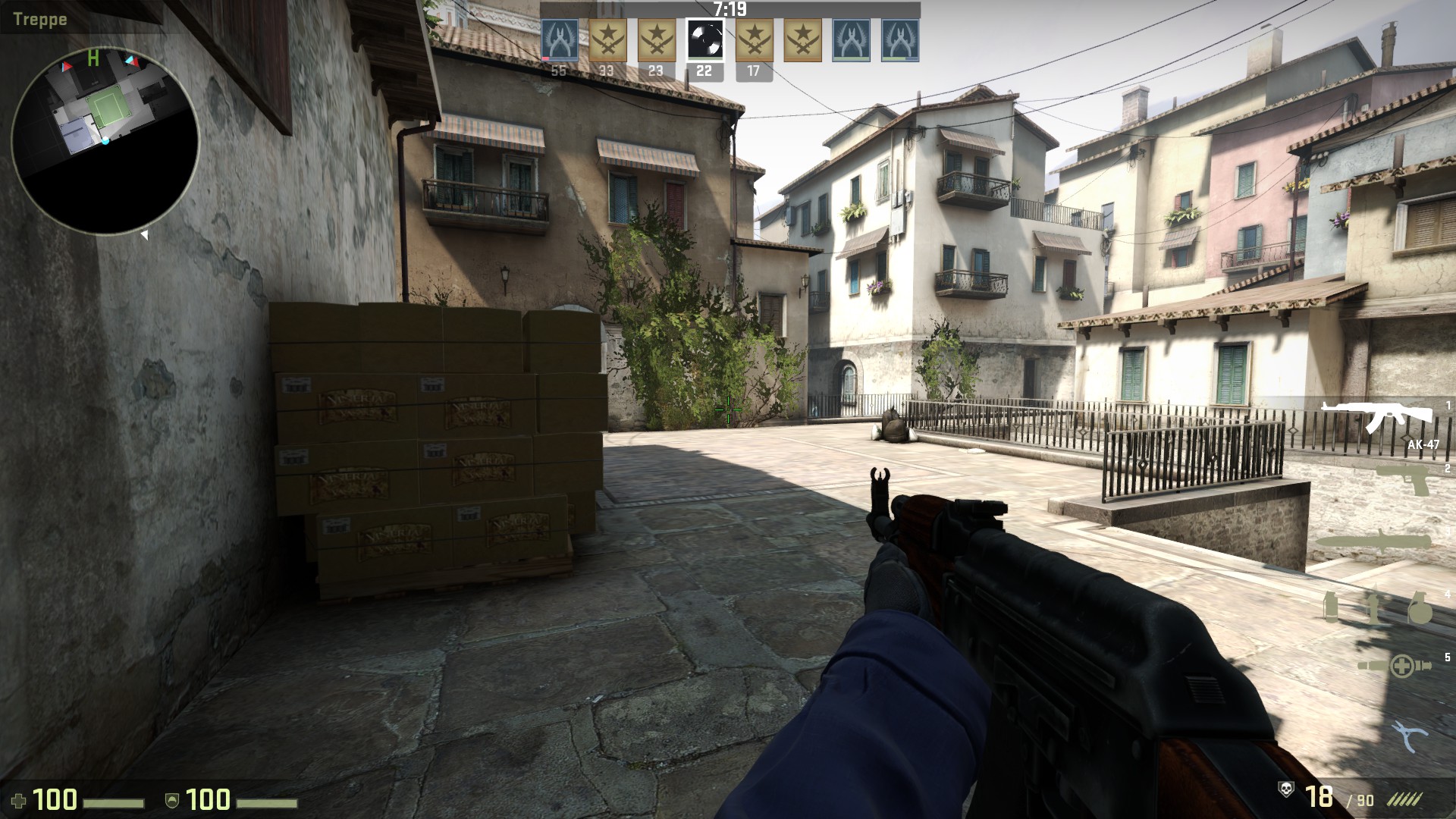Select the AK-47 weapon slot

pyautogui.click(x=1376, y=417)
